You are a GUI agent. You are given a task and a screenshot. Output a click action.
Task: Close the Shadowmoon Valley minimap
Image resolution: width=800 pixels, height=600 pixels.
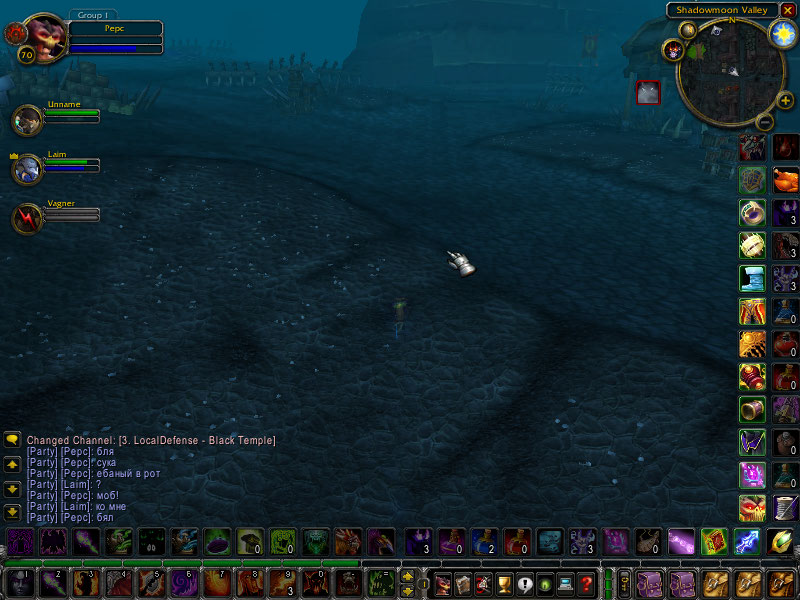coord(787,10)
